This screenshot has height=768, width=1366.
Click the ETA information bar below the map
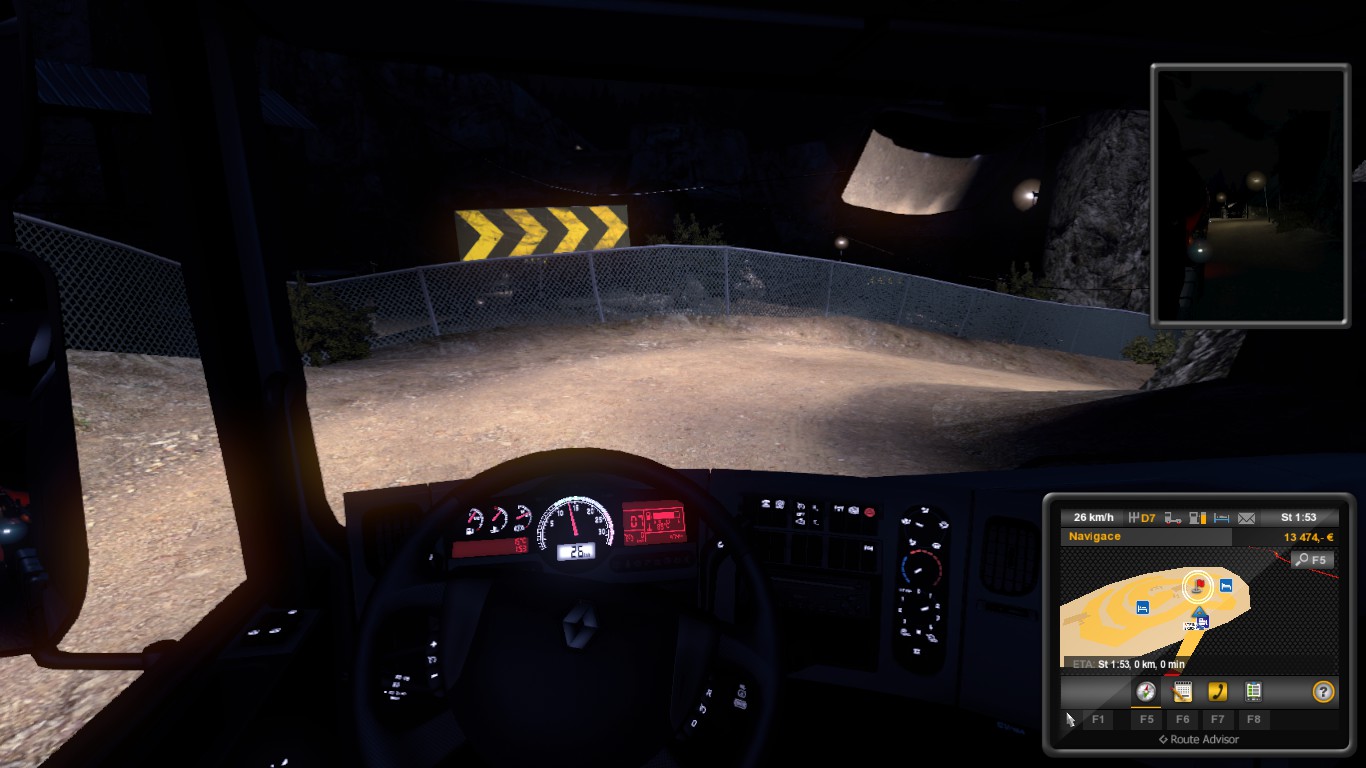[1127, 662]
